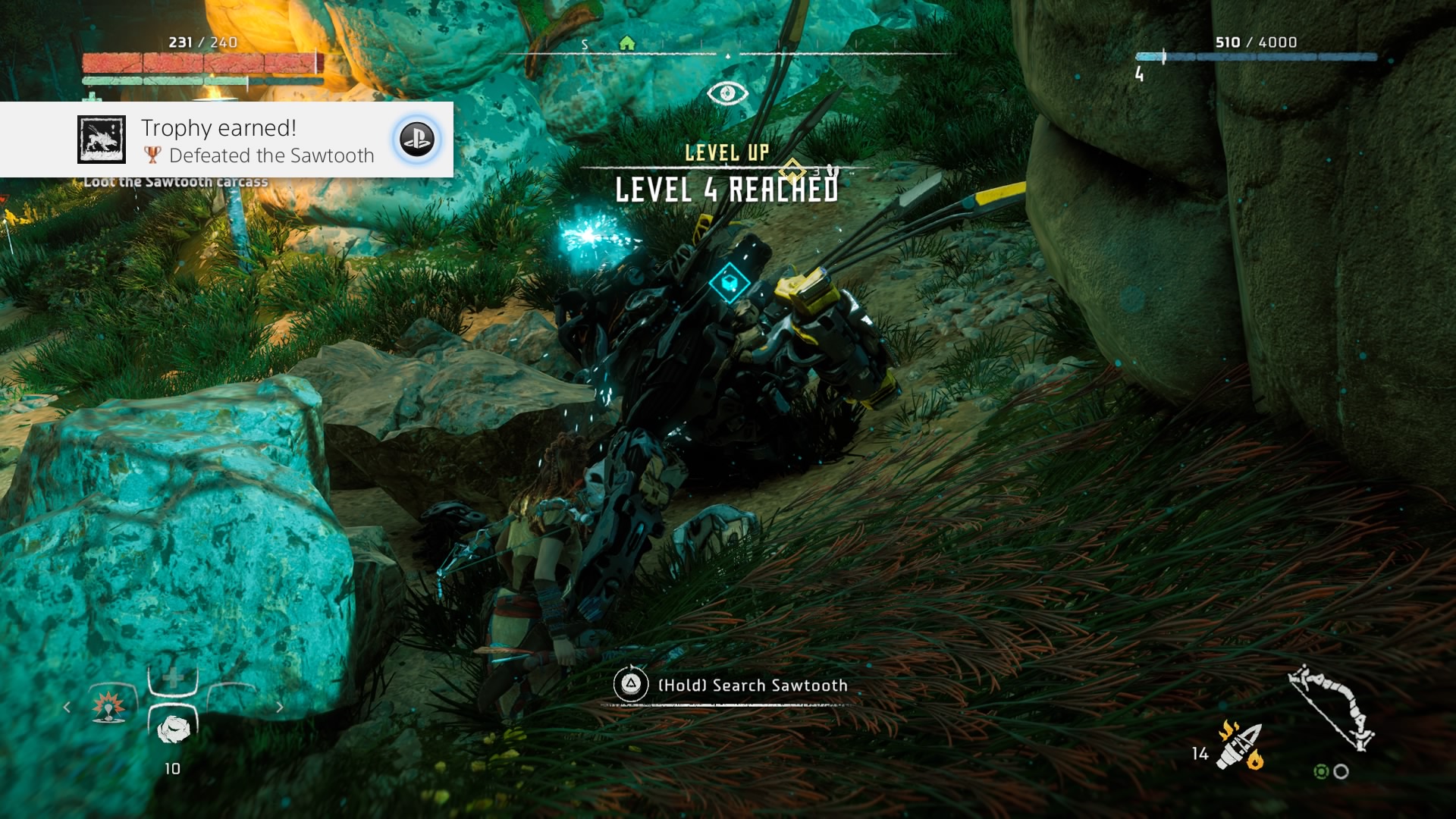
Task: Cycle tool selector with the right arrow
Action: click(280, 708)
